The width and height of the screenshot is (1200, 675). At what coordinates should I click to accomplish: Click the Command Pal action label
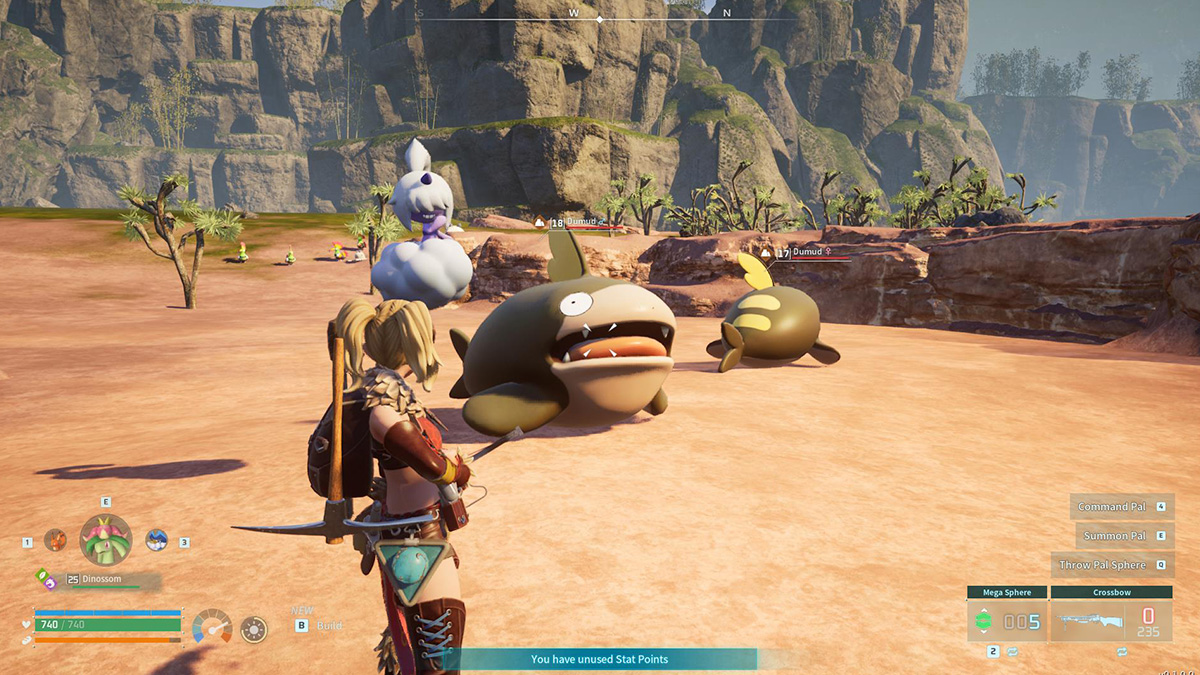click(1114, 507)
